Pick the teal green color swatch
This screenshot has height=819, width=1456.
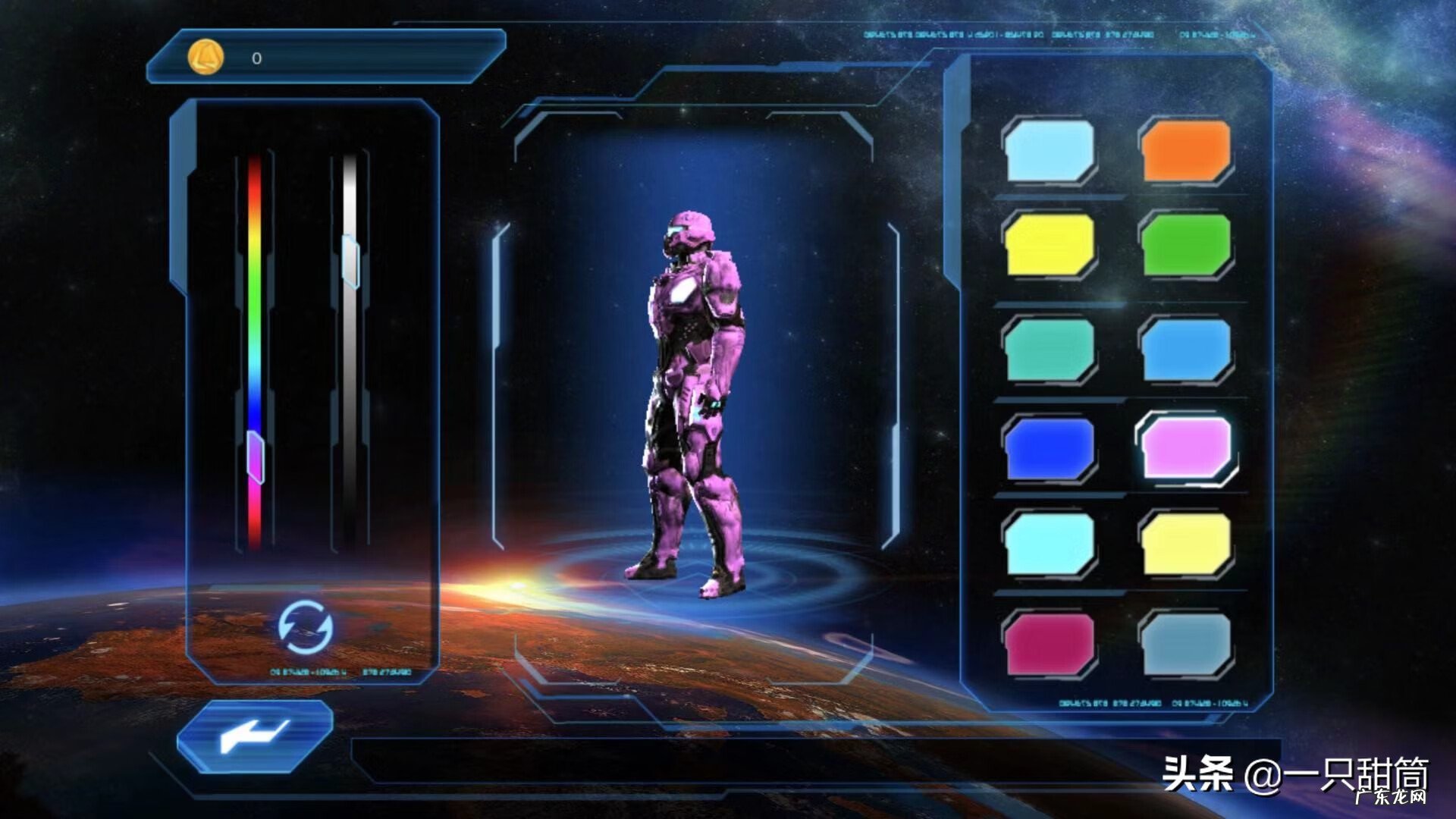(x=1050, y=349)
